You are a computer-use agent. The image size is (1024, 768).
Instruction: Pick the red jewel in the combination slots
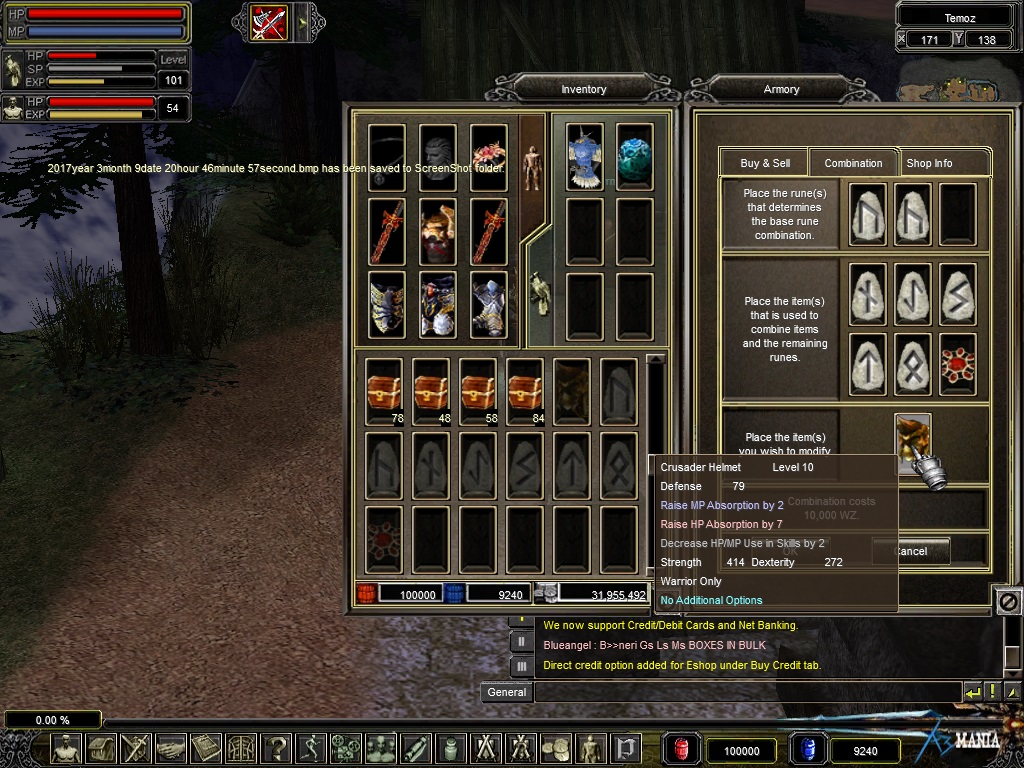coord(958,364)
